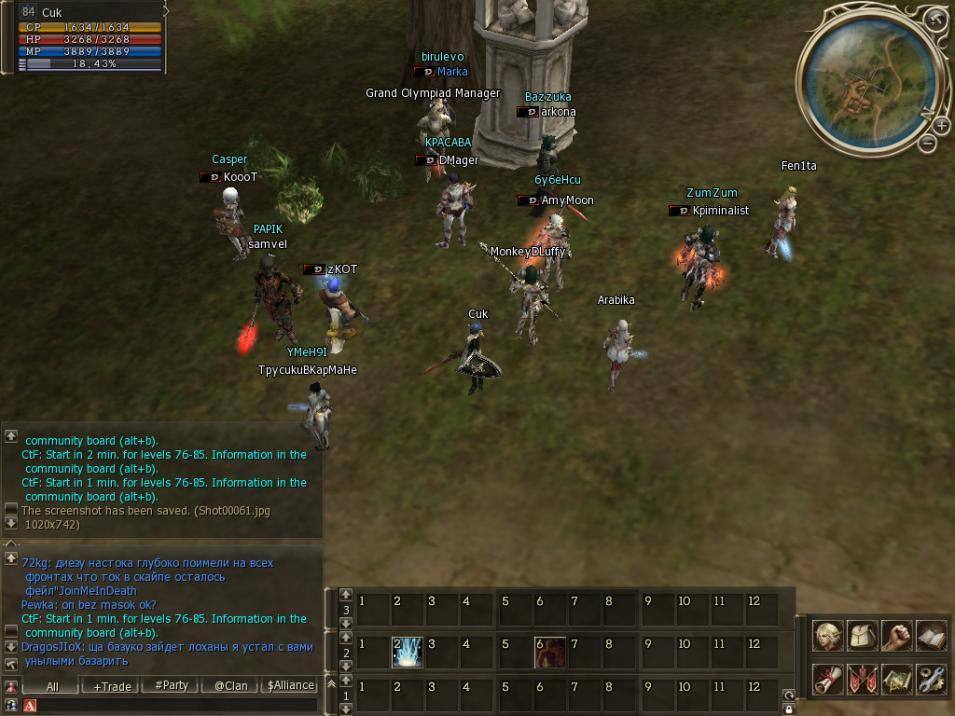Zoom out the minimap with minus button
This screenshot has width=955, height=716.
point(927,144)
